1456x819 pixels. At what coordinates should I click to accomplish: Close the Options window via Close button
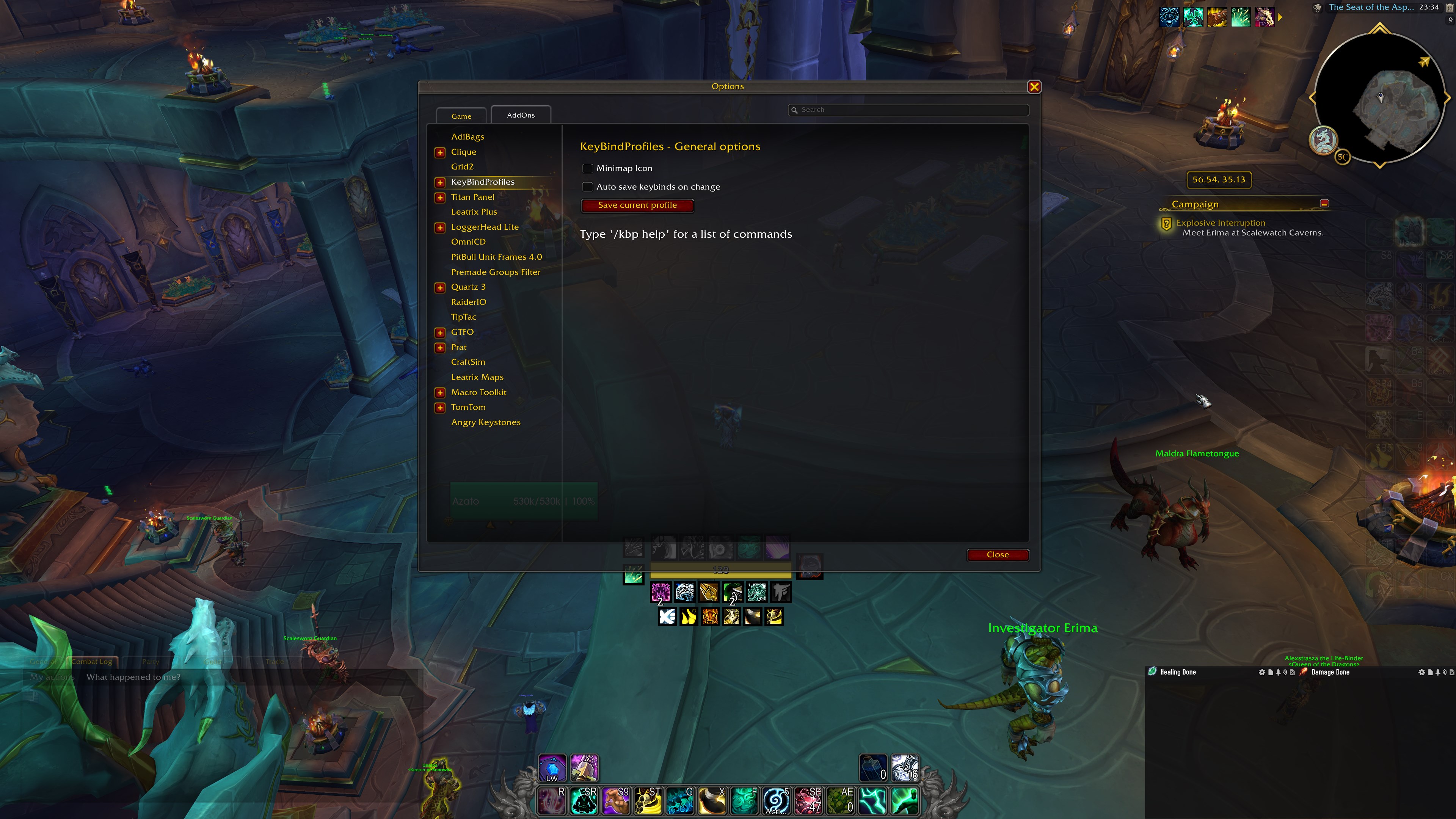pyautogui.click(x=998, y=554)
